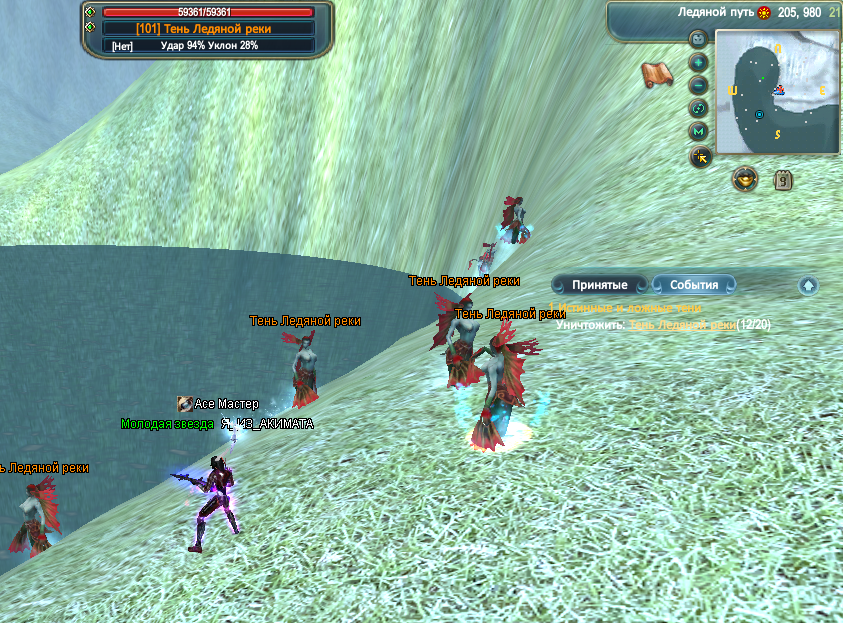
Task: Click the cursor-arrow button below the M button
Action: (699, 156)
